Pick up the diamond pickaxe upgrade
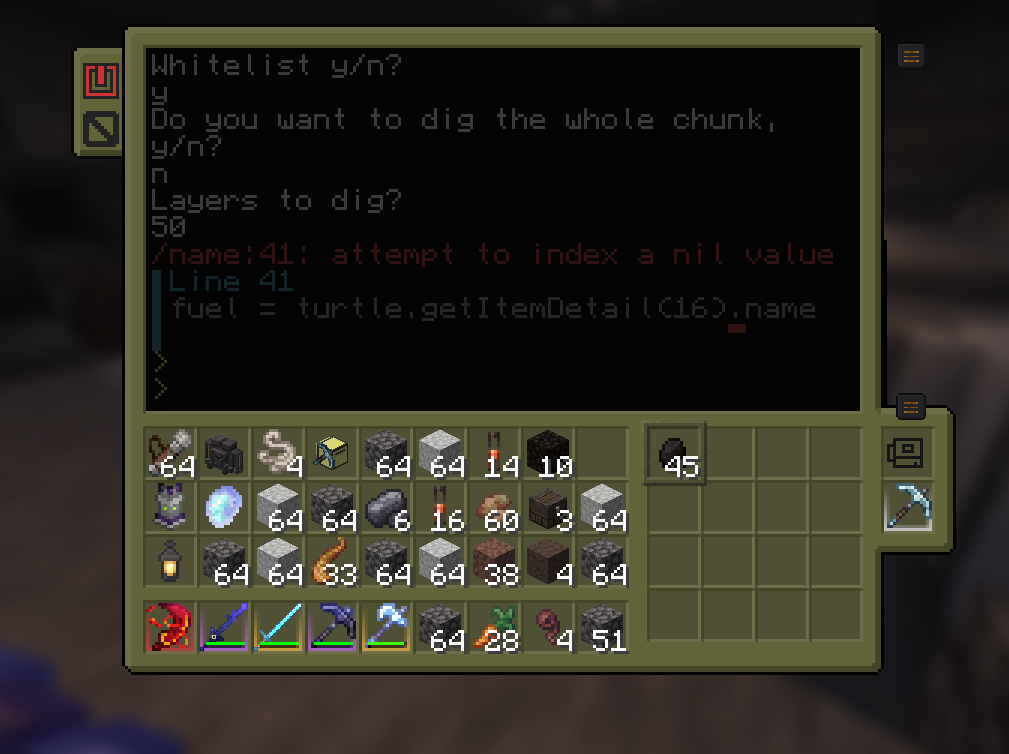This screenshot has width=1009, height=754. click(x=909, y=506)
